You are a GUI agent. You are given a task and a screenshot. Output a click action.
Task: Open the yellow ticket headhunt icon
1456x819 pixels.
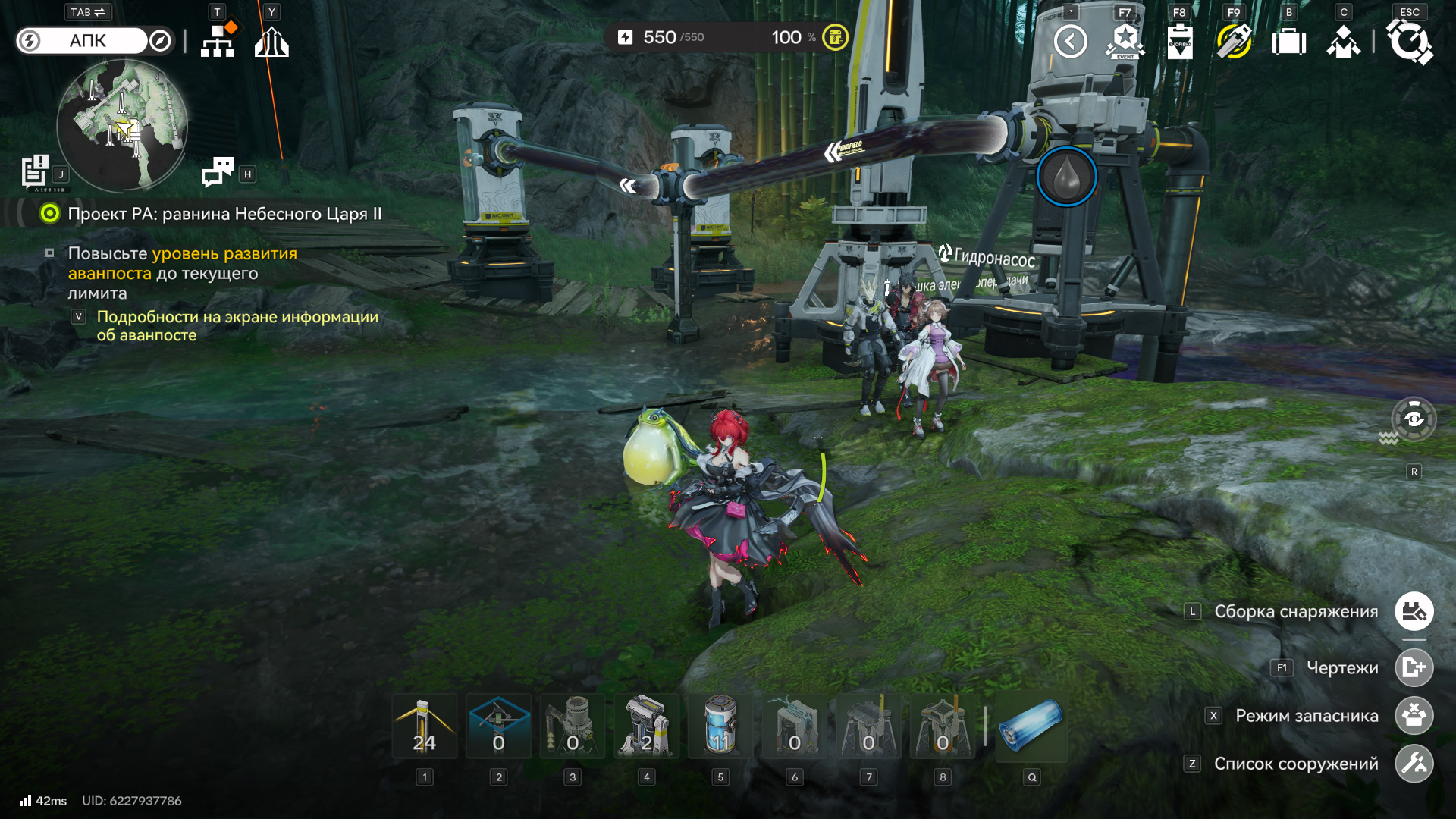point(1235,42)
